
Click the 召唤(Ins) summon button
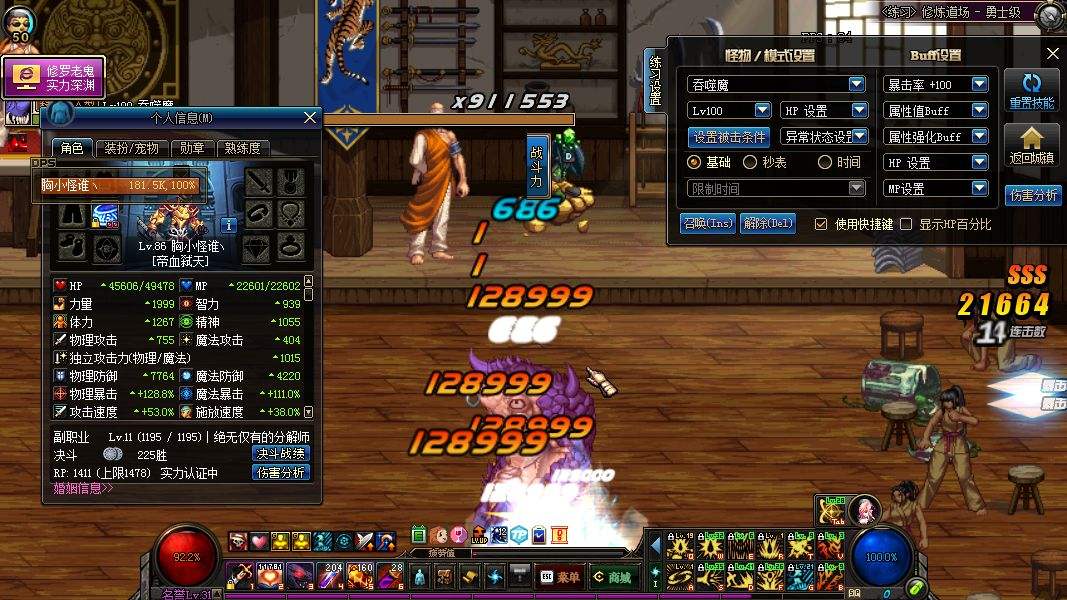[x=707, y=224]
